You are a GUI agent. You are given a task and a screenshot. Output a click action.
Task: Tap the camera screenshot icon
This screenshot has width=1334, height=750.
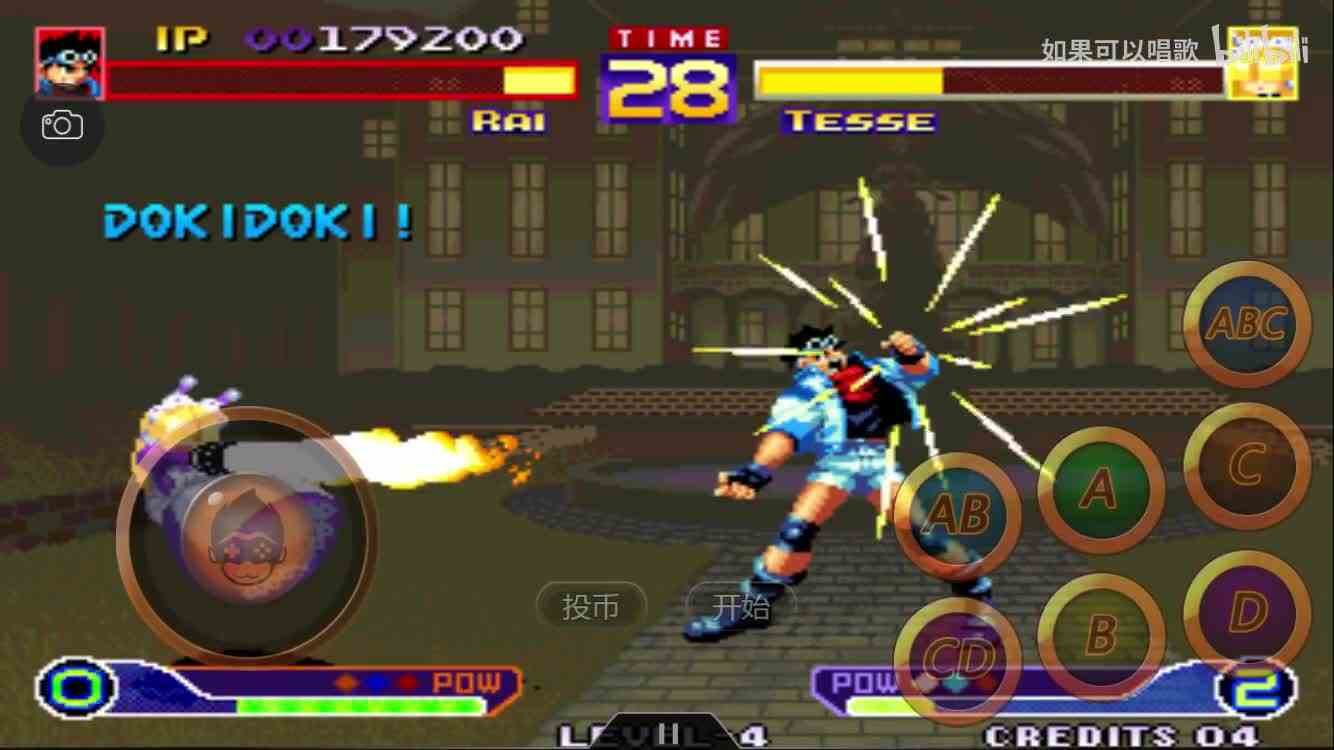pyautogui.click(x=63, y=124)
